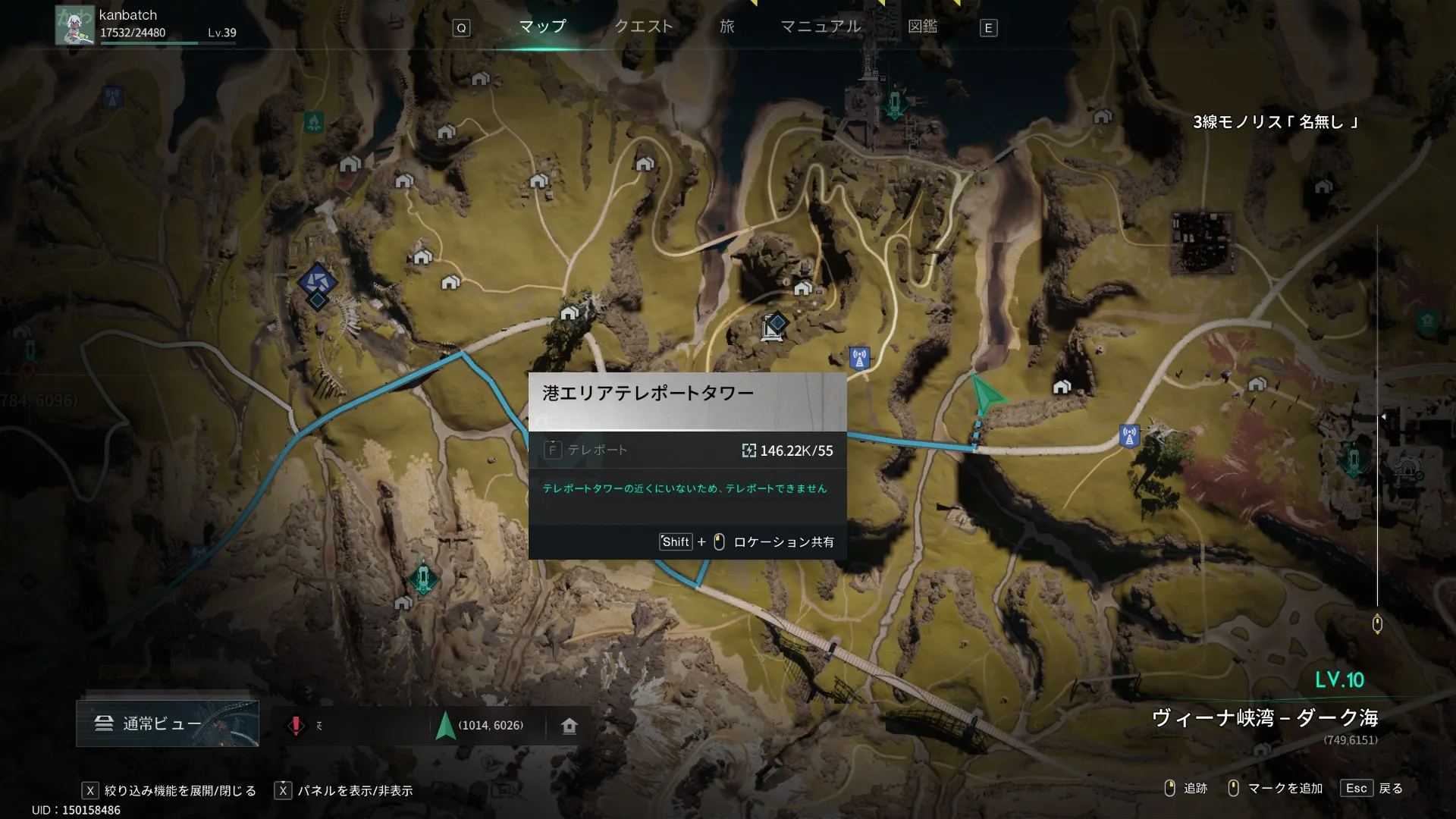Share location via ロケーション共有
Viewport: 1456px width, 819px height.
click(783, 542)
